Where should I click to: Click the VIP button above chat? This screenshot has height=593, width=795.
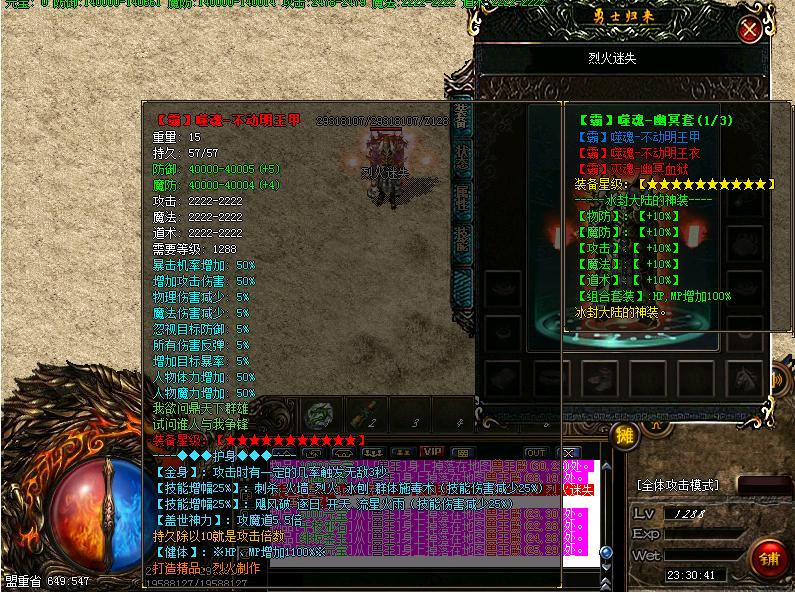431,452
